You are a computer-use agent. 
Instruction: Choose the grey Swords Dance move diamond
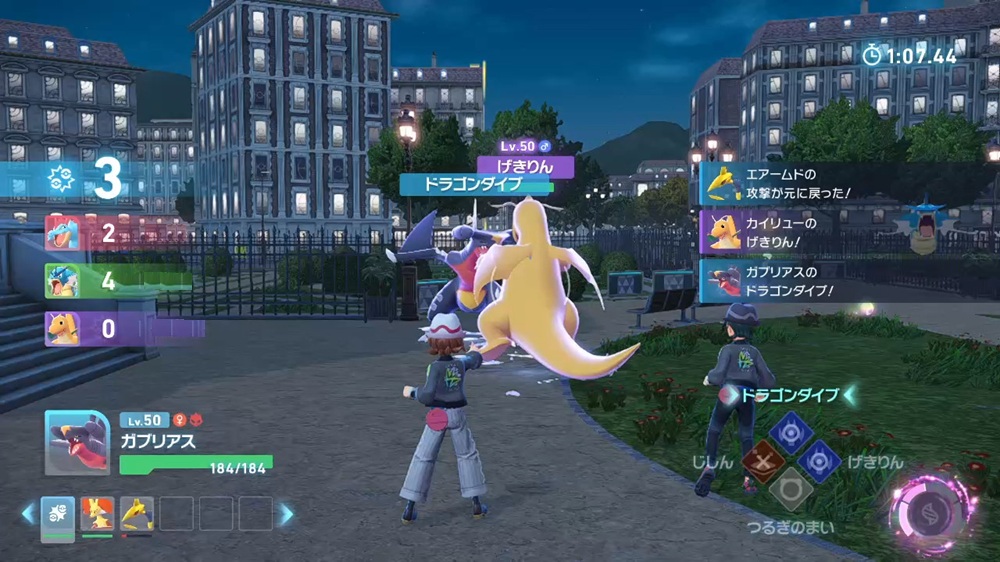coord(790,490)
